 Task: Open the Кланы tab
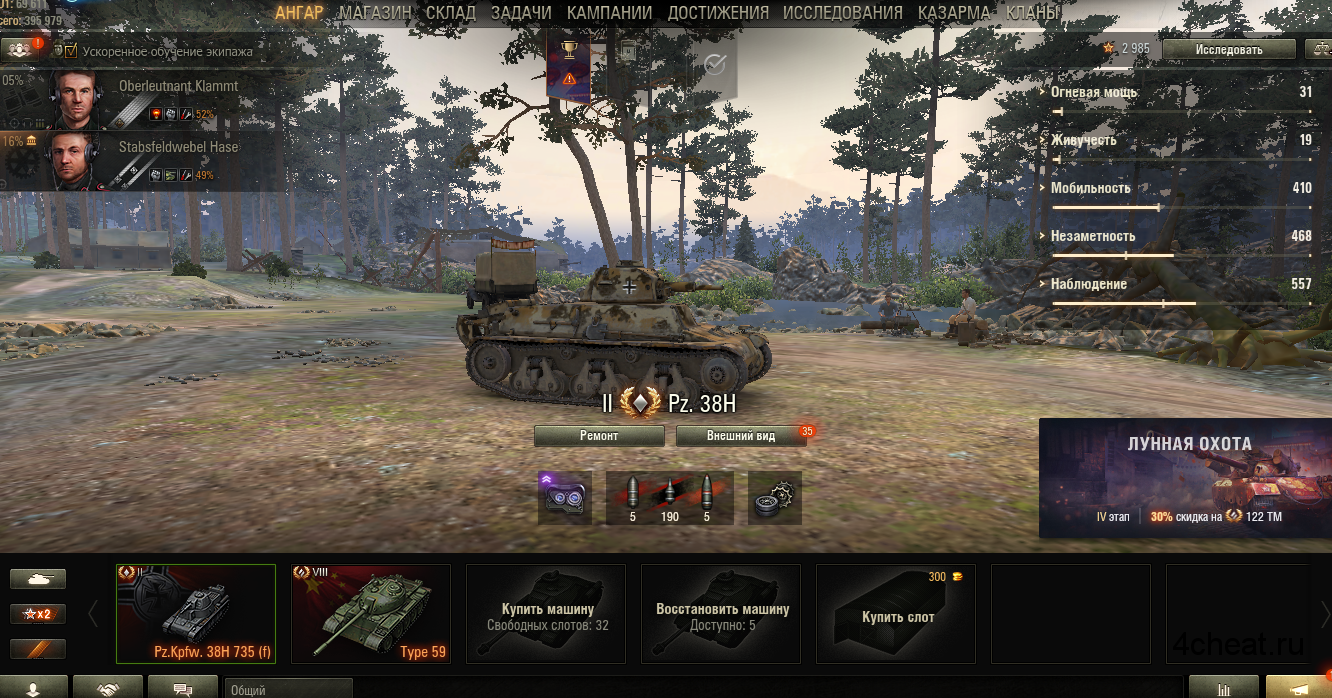pos(1034,13)
